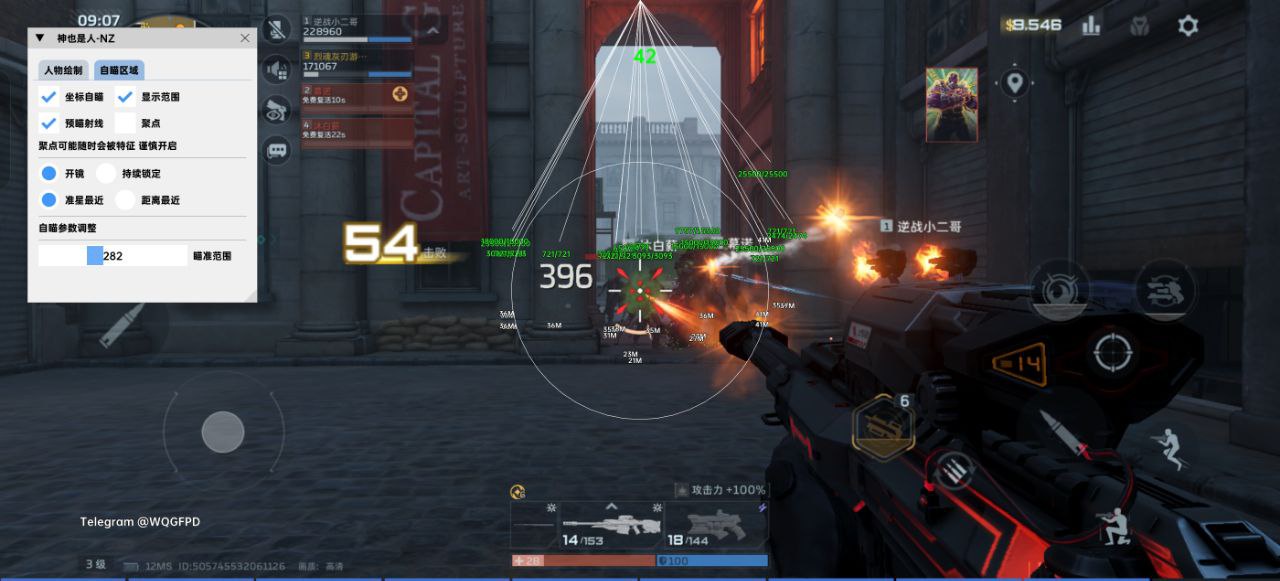The height and width of the screenshot is (581, 1280).
Task: Click the camera eye view icon
Action: tap(276, 110)
